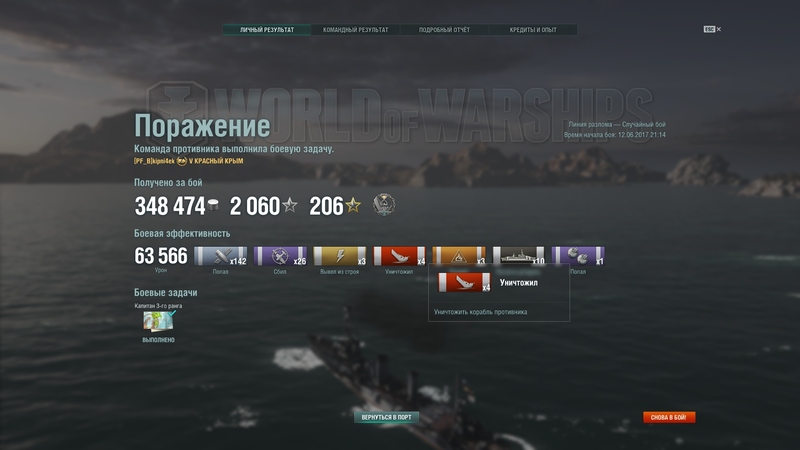This screenshot has width=800, height=450.
Task: Click Вернуться в порт button
Action: (x=386, y=417)
